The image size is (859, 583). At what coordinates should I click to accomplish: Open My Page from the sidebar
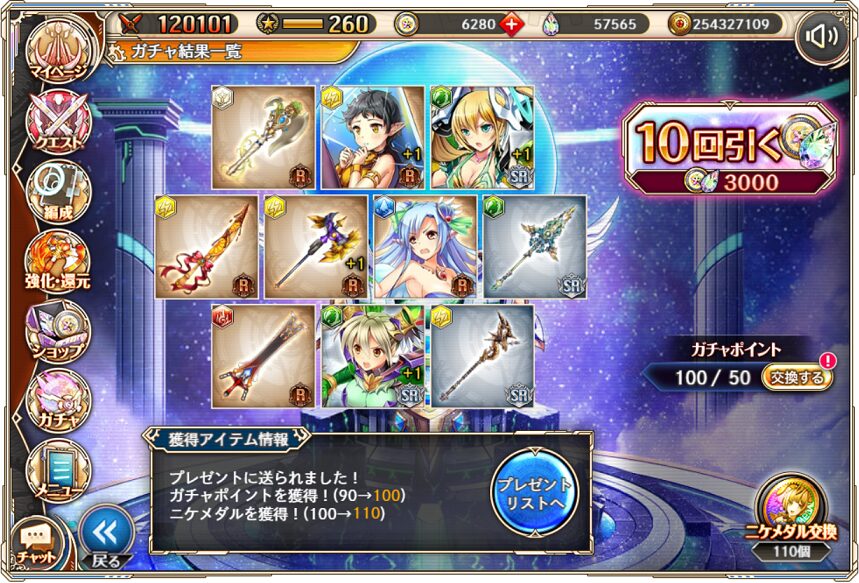click(57, 54)
